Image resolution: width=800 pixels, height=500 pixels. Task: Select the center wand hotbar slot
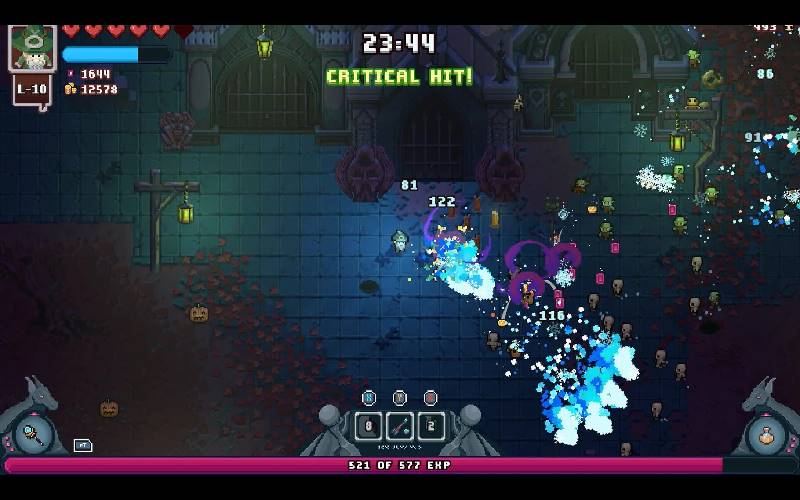tap(400, 426)
